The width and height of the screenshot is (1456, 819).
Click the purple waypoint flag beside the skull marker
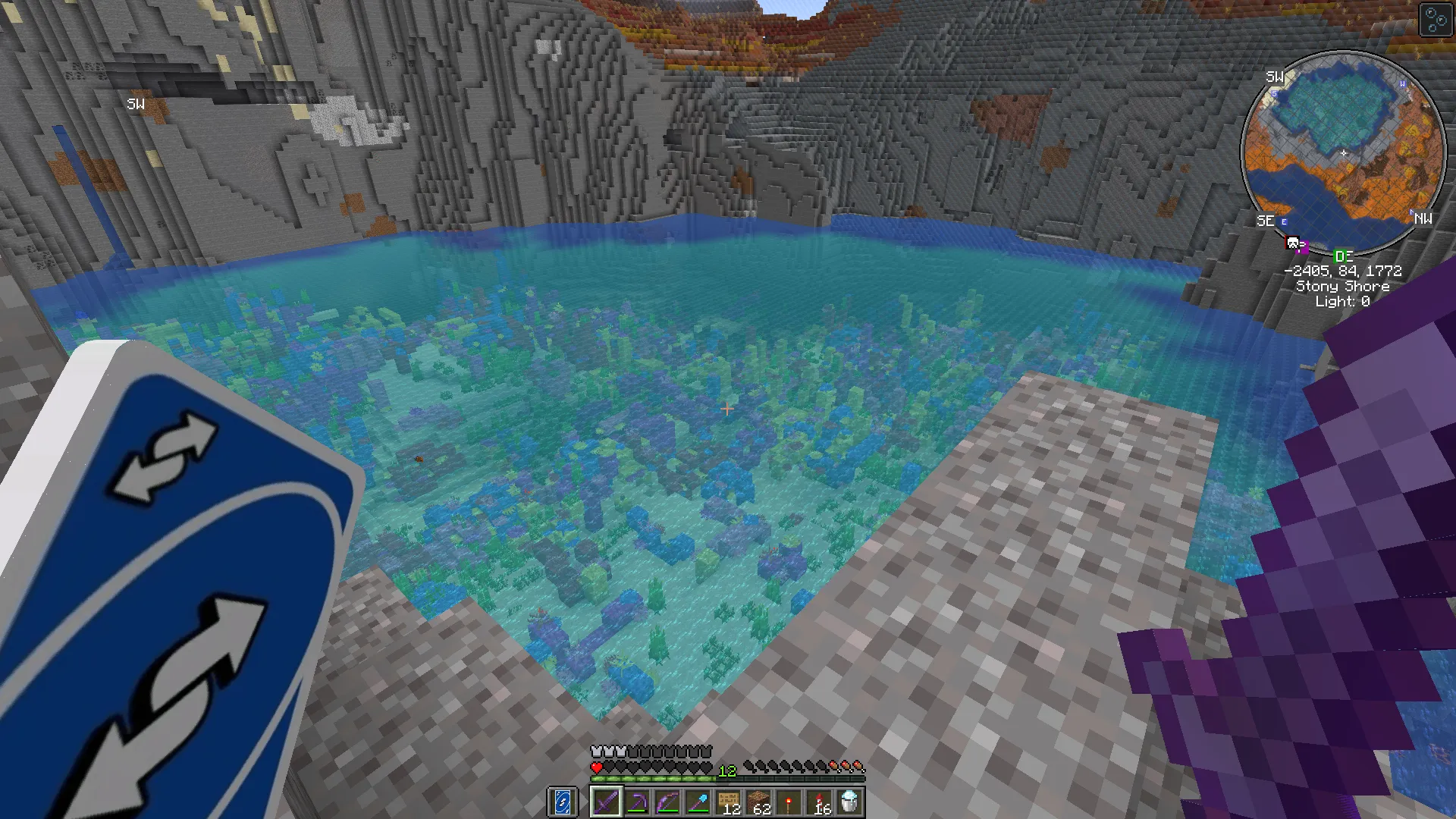1302,247
